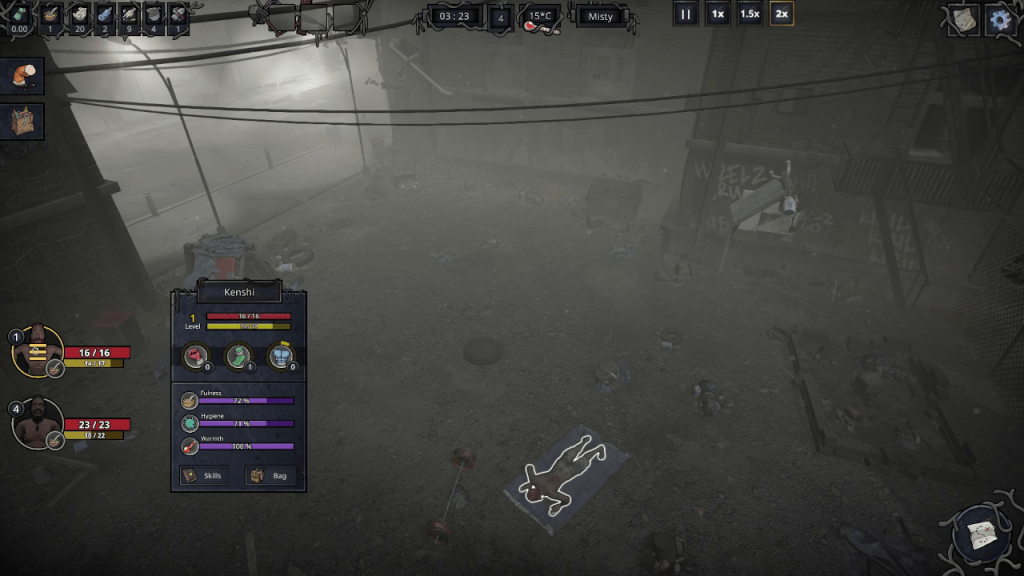Open the settings gear menu

coord(999,19)
